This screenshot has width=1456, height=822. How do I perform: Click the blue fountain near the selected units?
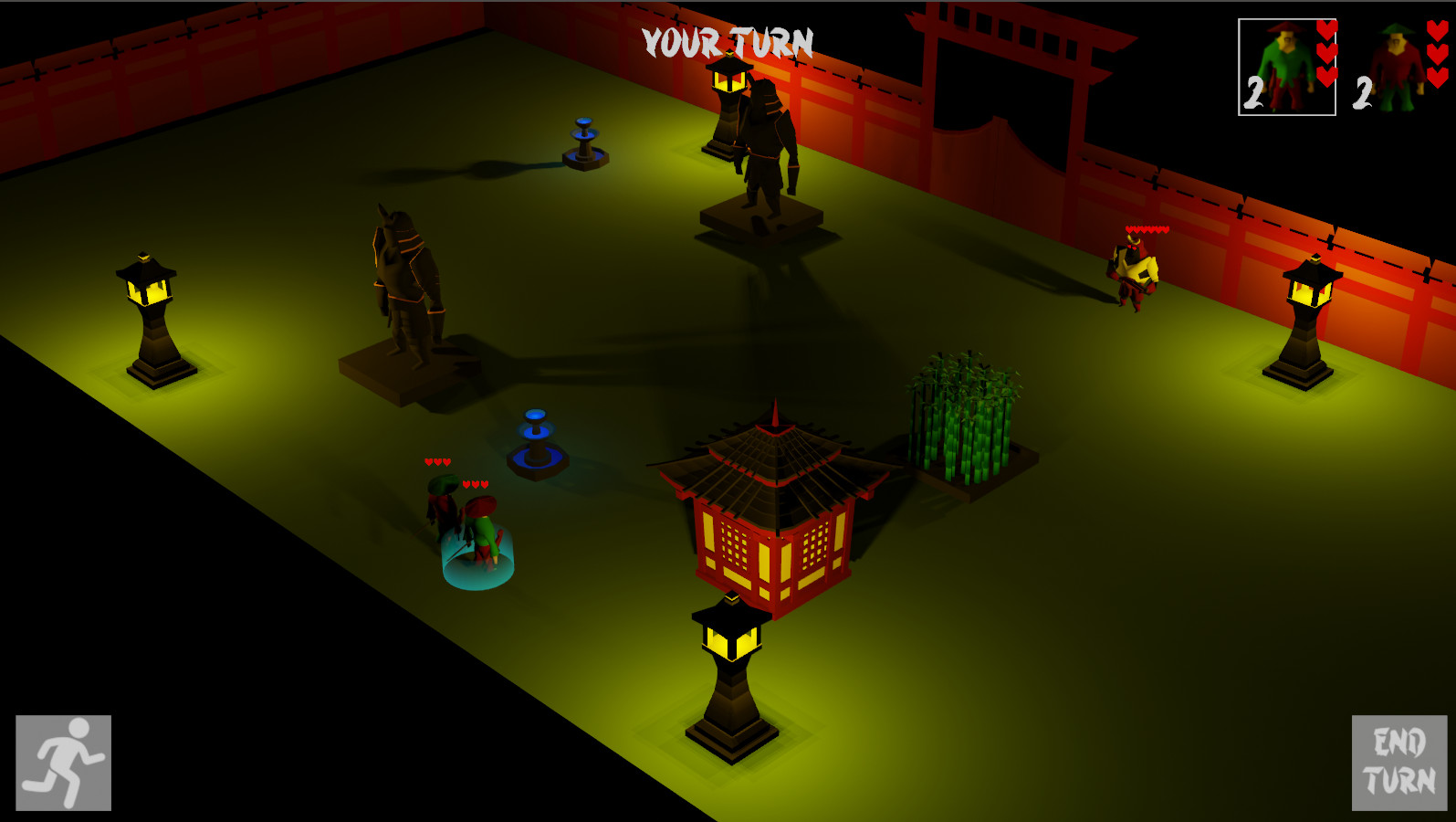point(537,438)
